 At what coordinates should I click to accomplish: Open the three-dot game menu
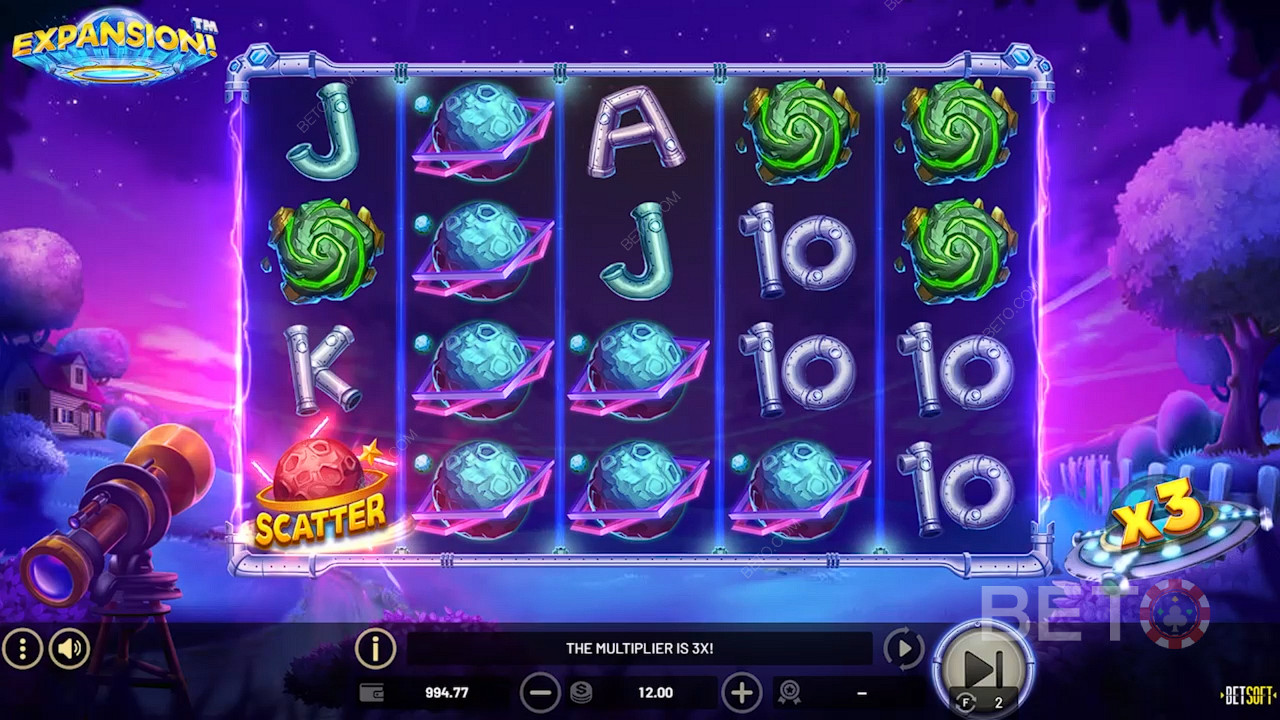(x=22, y=650)
